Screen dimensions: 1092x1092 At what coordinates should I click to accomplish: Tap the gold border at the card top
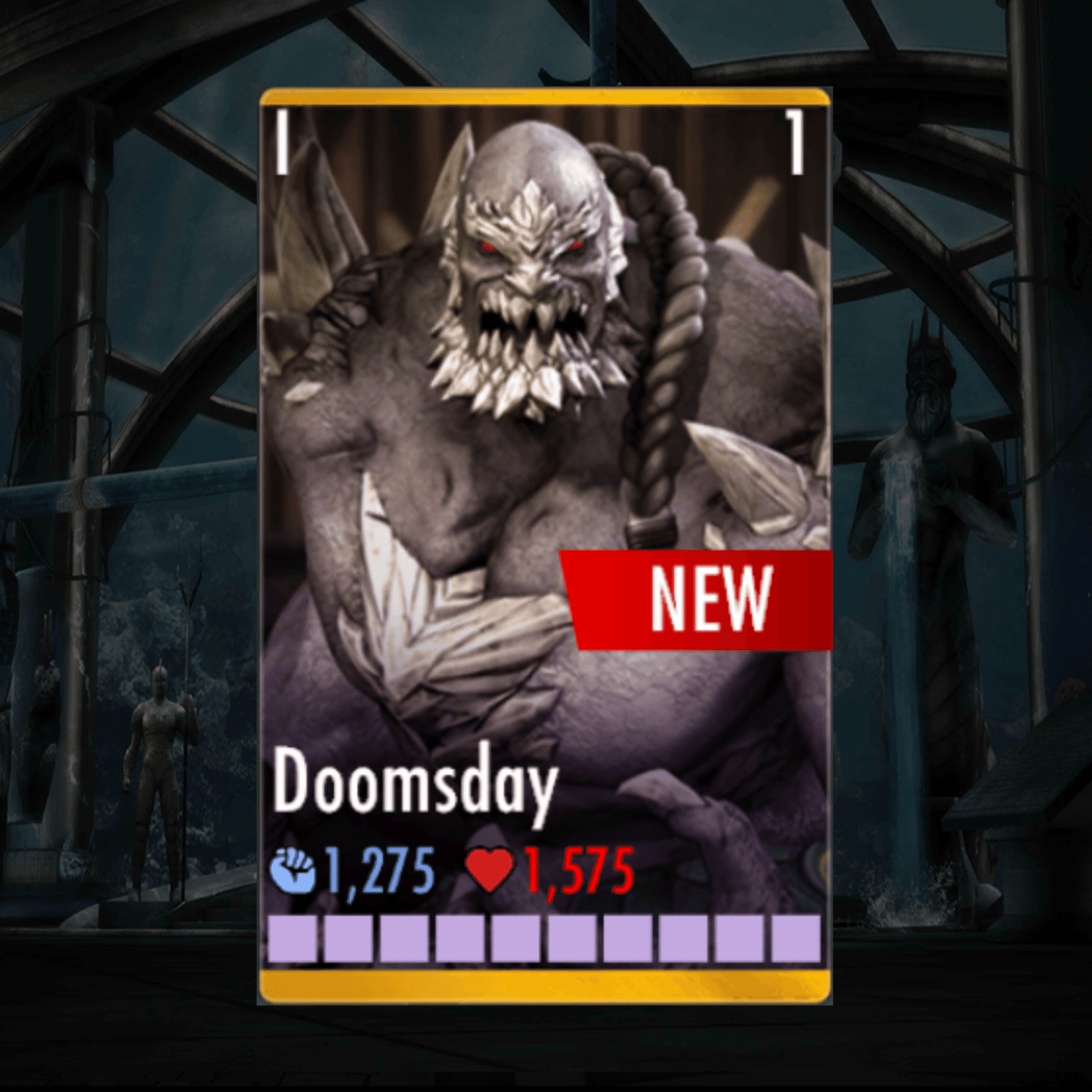544,97
